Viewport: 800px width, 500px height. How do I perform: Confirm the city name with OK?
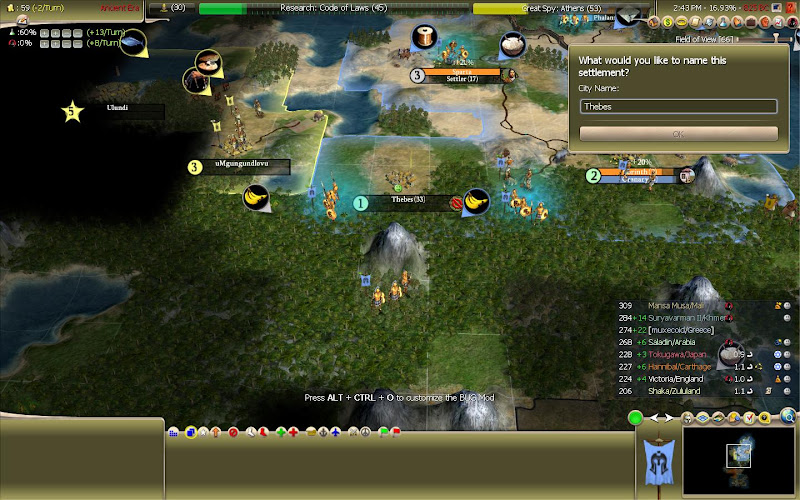pyautogui.click(x=678, y=133)
